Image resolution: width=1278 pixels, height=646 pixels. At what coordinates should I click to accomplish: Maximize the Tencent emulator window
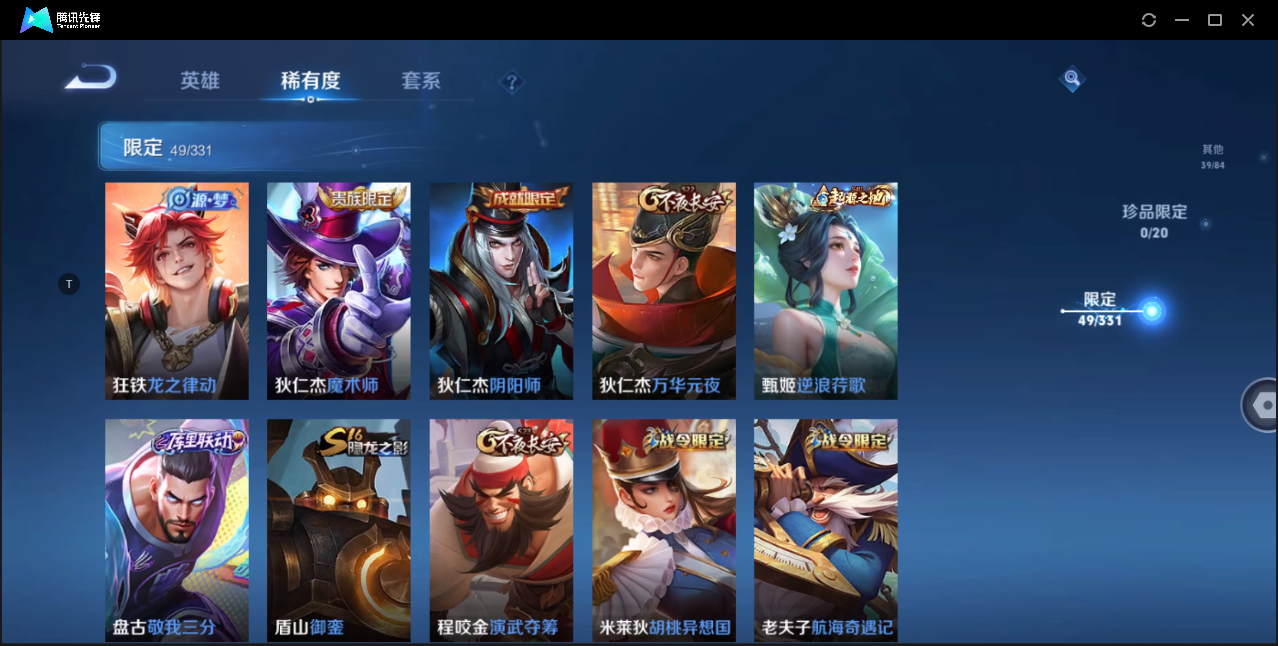coord(1215,20)
